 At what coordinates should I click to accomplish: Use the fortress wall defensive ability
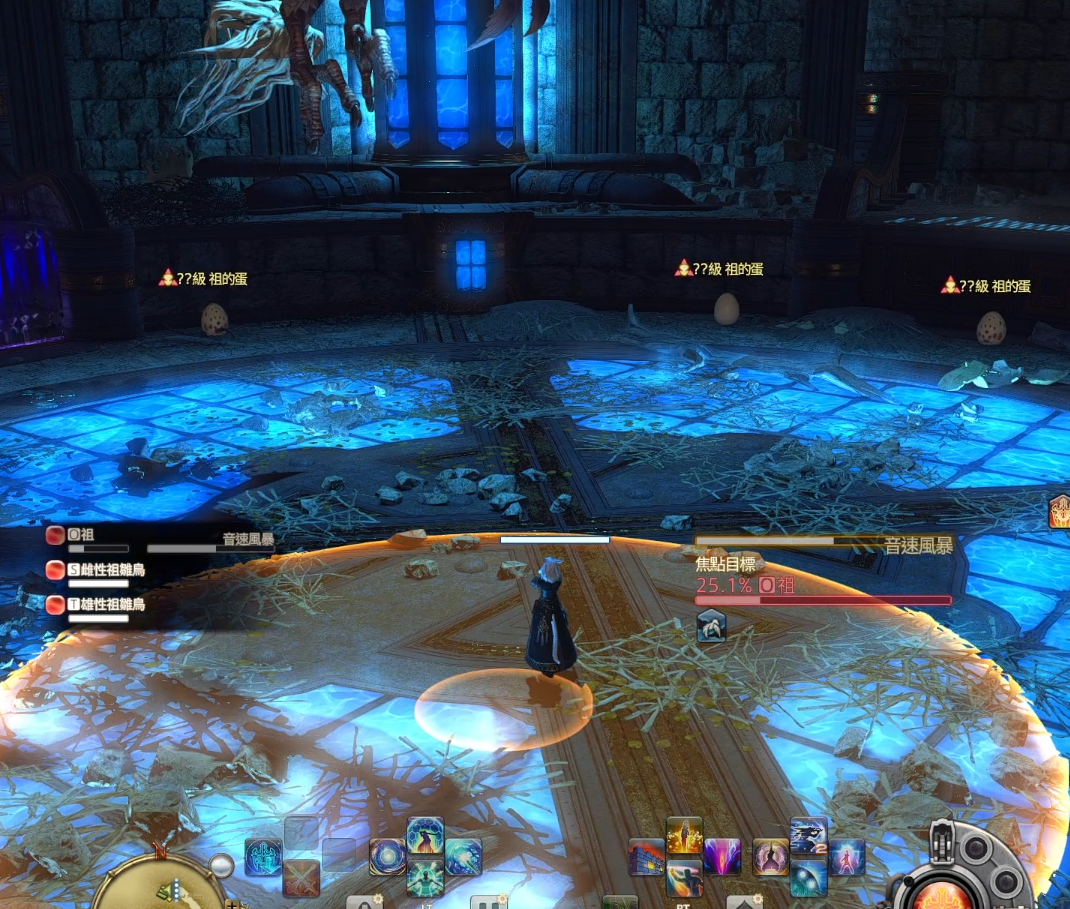point(646,857)
